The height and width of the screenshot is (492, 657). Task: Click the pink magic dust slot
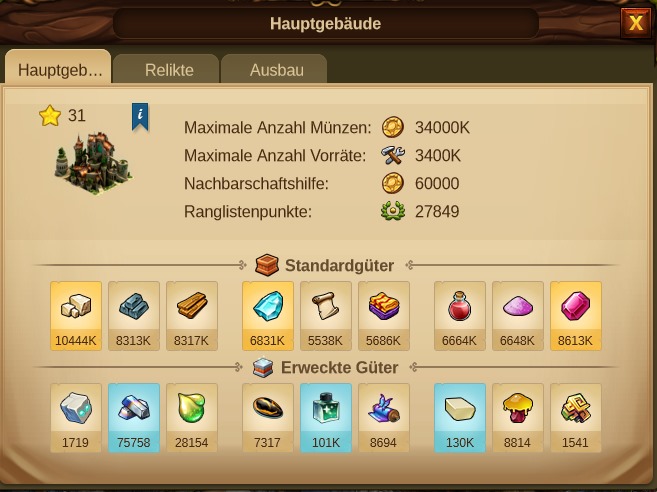(518, 314)
